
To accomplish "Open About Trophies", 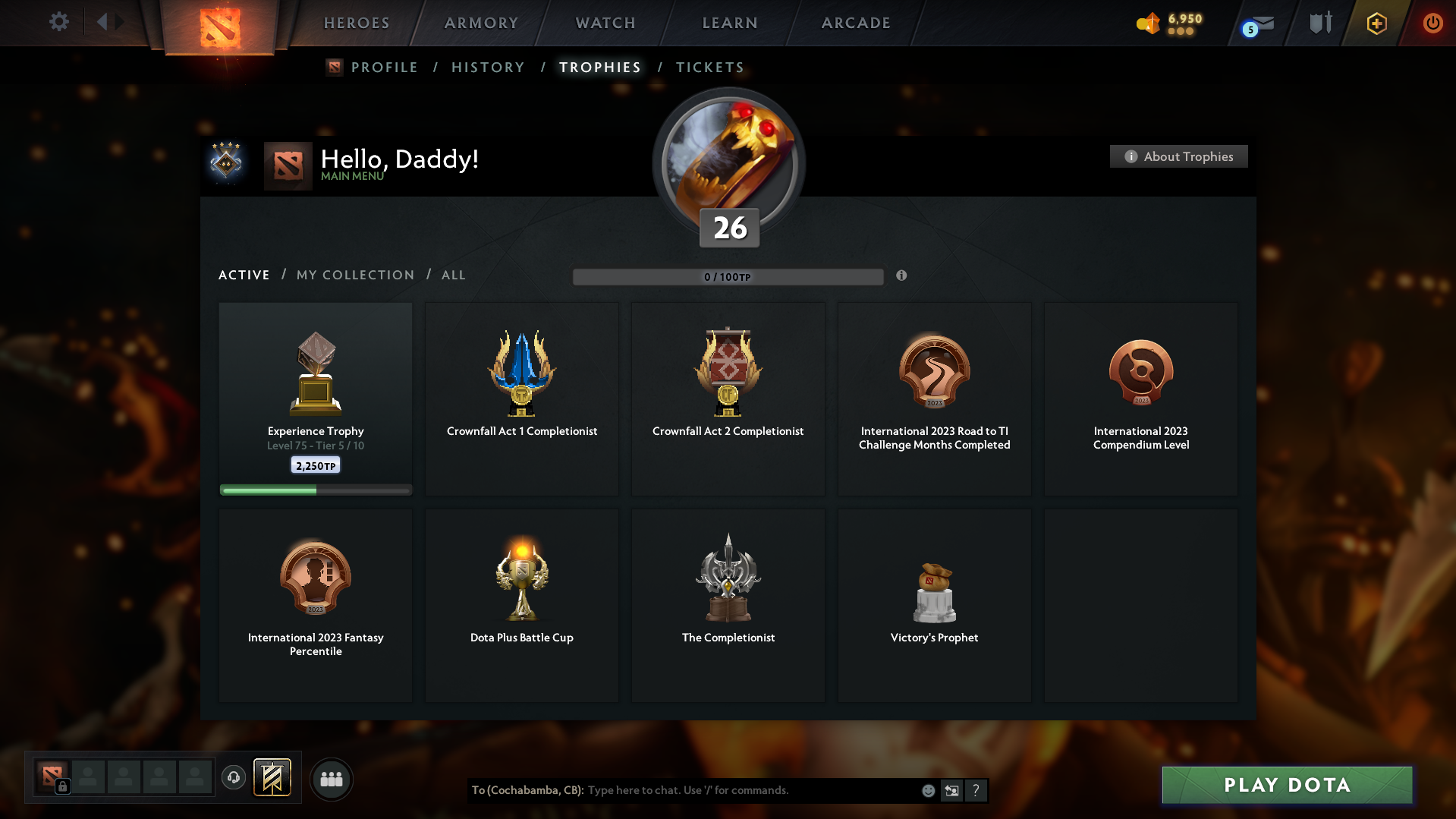I will [x=1178, y=156].
